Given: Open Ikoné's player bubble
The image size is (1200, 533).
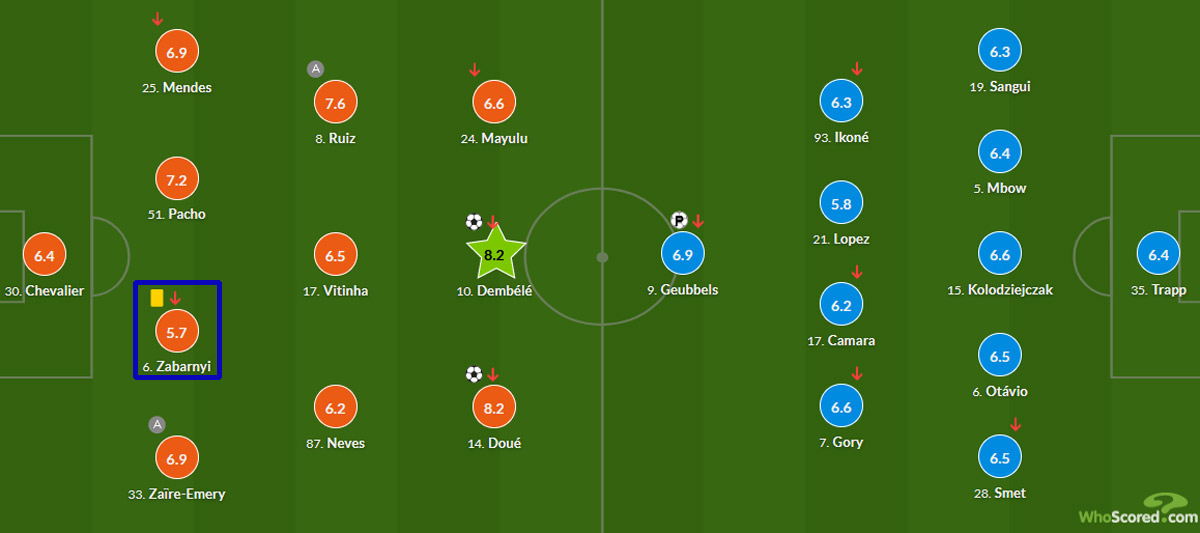Looking at the screenshot, I should pos(841,103).
